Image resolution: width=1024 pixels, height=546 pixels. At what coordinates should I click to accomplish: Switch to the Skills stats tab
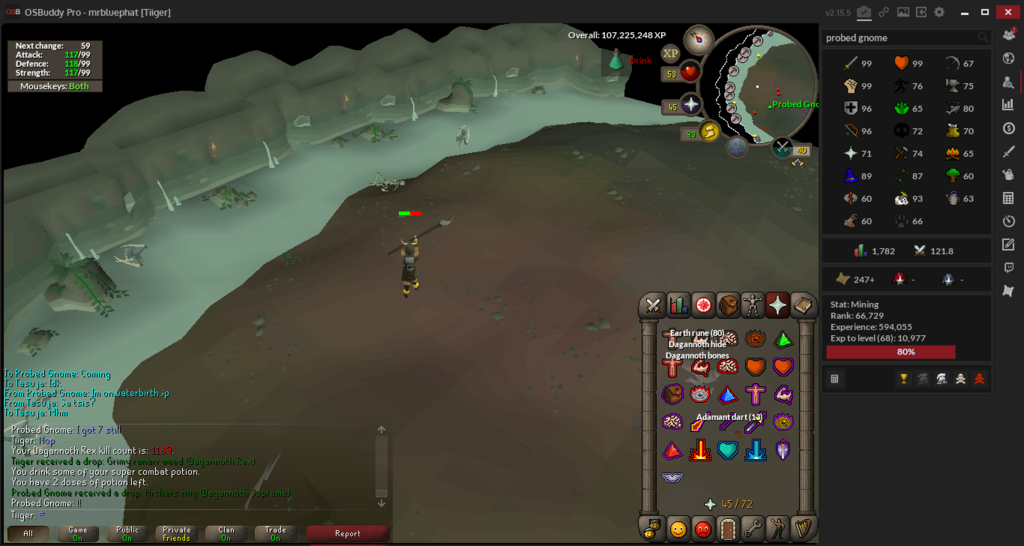[x=678, y=305]
